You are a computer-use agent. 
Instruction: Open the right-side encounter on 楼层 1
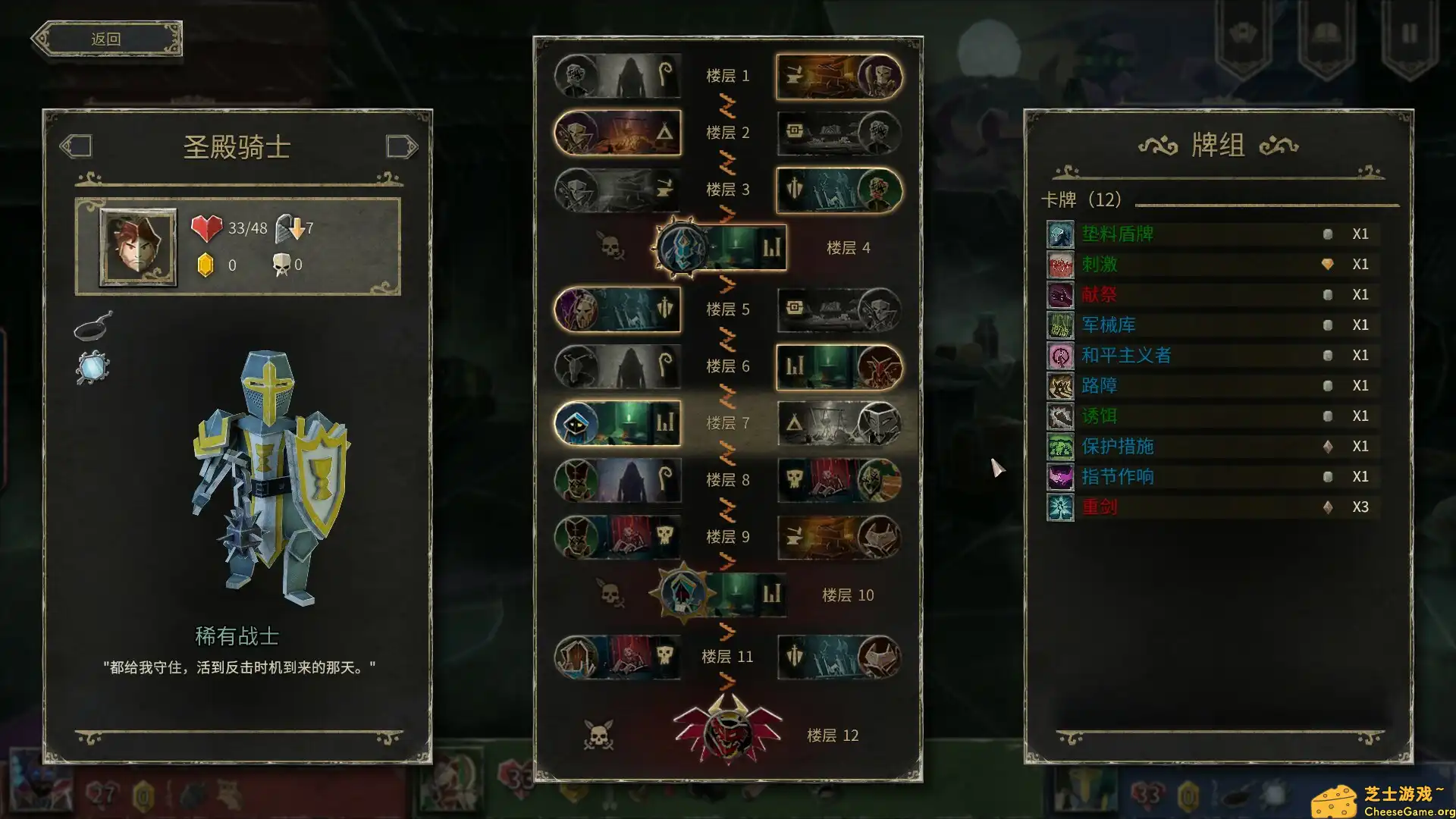(x=839, y=76)
